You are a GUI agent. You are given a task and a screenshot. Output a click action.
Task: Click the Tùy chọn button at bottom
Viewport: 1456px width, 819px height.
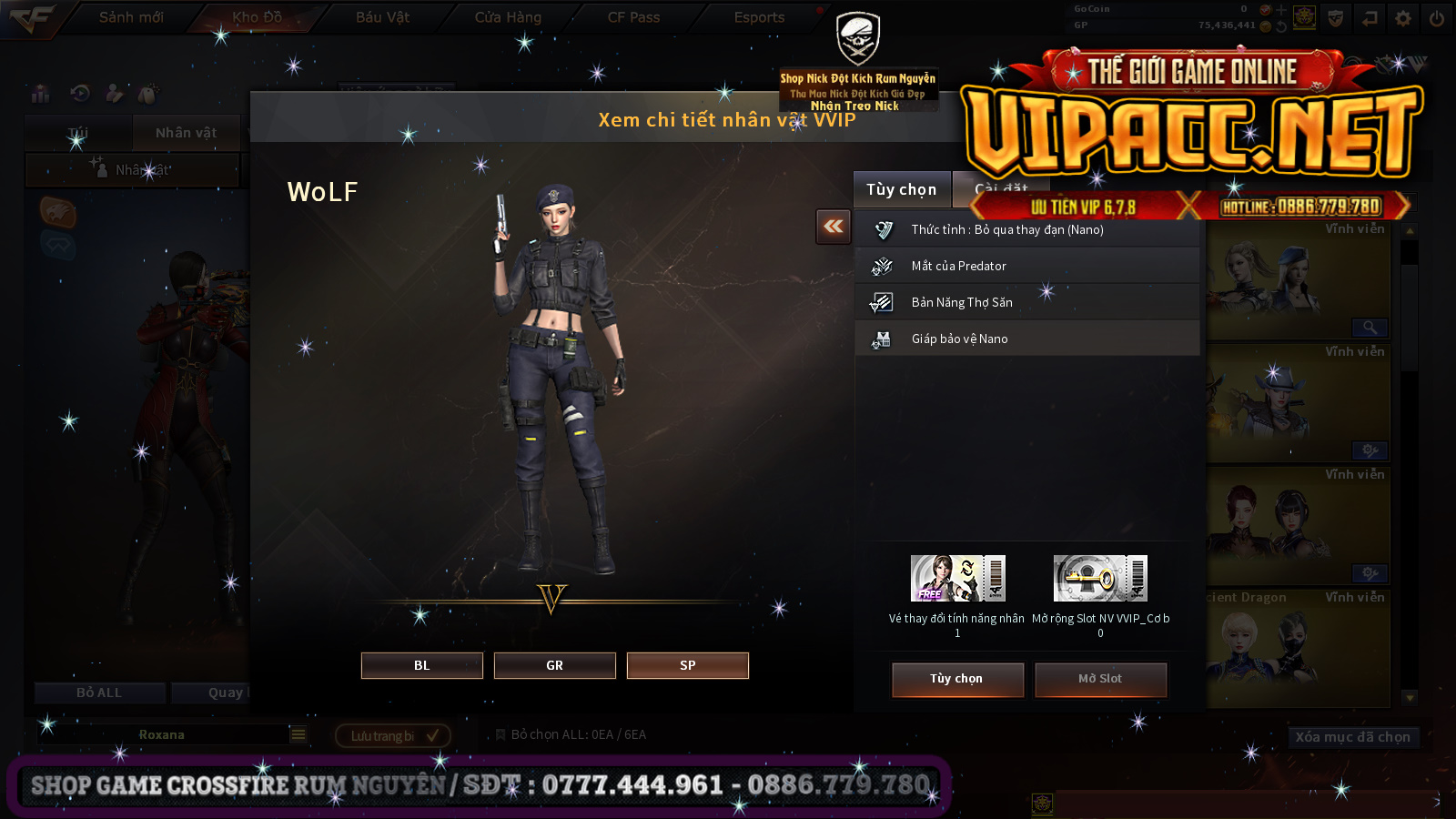pyautogui.click(x=957, y=679)
